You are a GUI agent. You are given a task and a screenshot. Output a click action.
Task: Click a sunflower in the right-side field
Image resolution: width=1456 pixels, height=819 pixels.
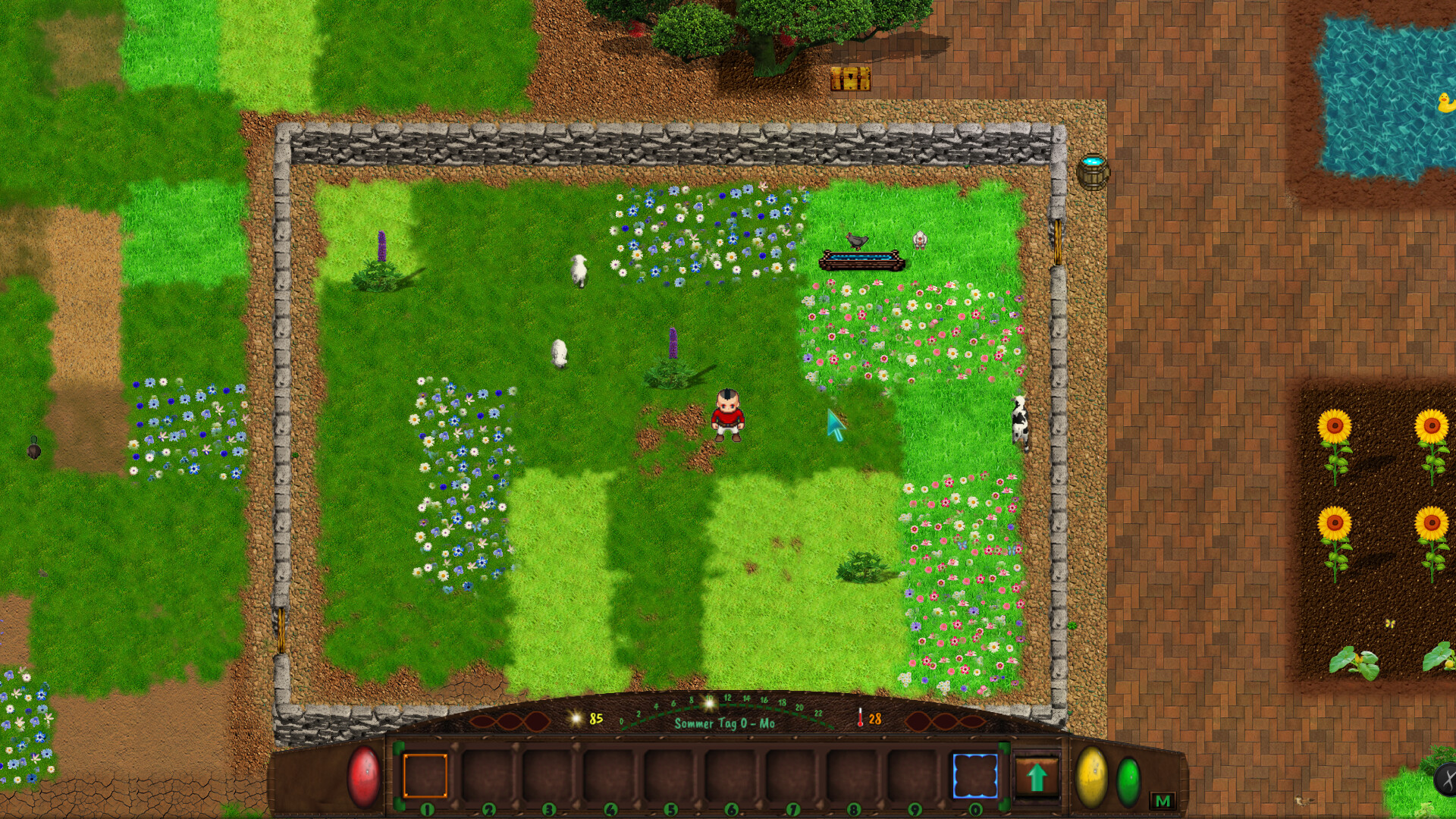tap(1335, 425)
